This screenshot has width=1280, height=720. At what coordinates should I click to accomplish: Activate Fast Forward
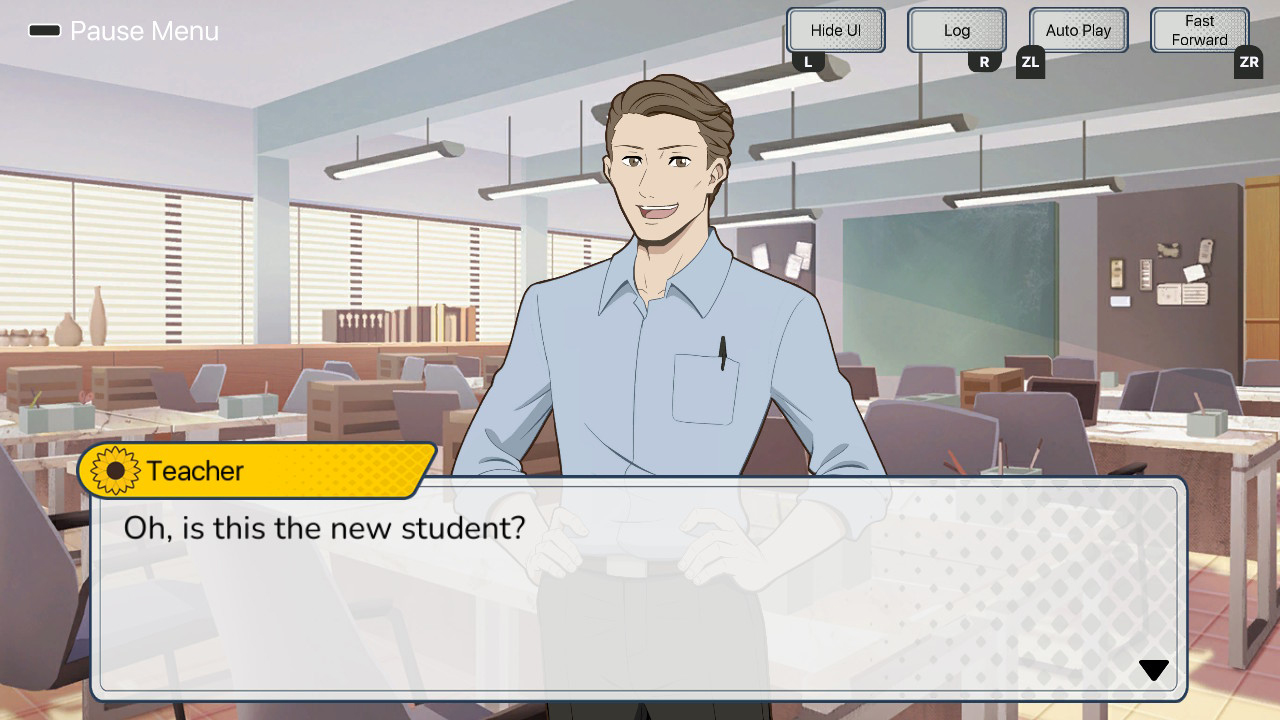click(x=1199, y=30)
